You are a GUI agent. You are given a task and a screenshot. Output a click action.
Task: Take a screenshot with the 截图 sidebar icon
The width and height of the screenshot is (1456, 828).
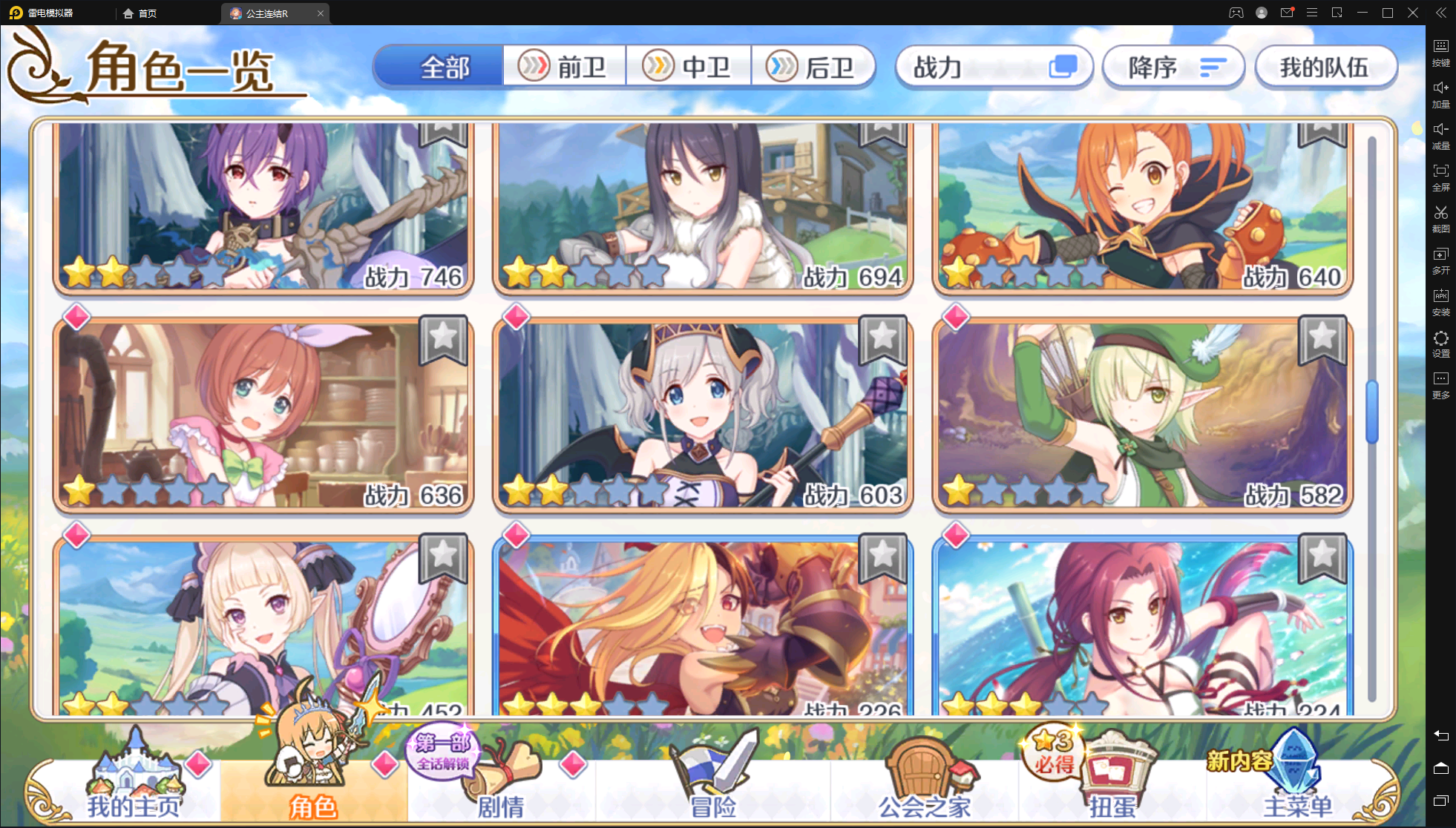click(1440, 220)
